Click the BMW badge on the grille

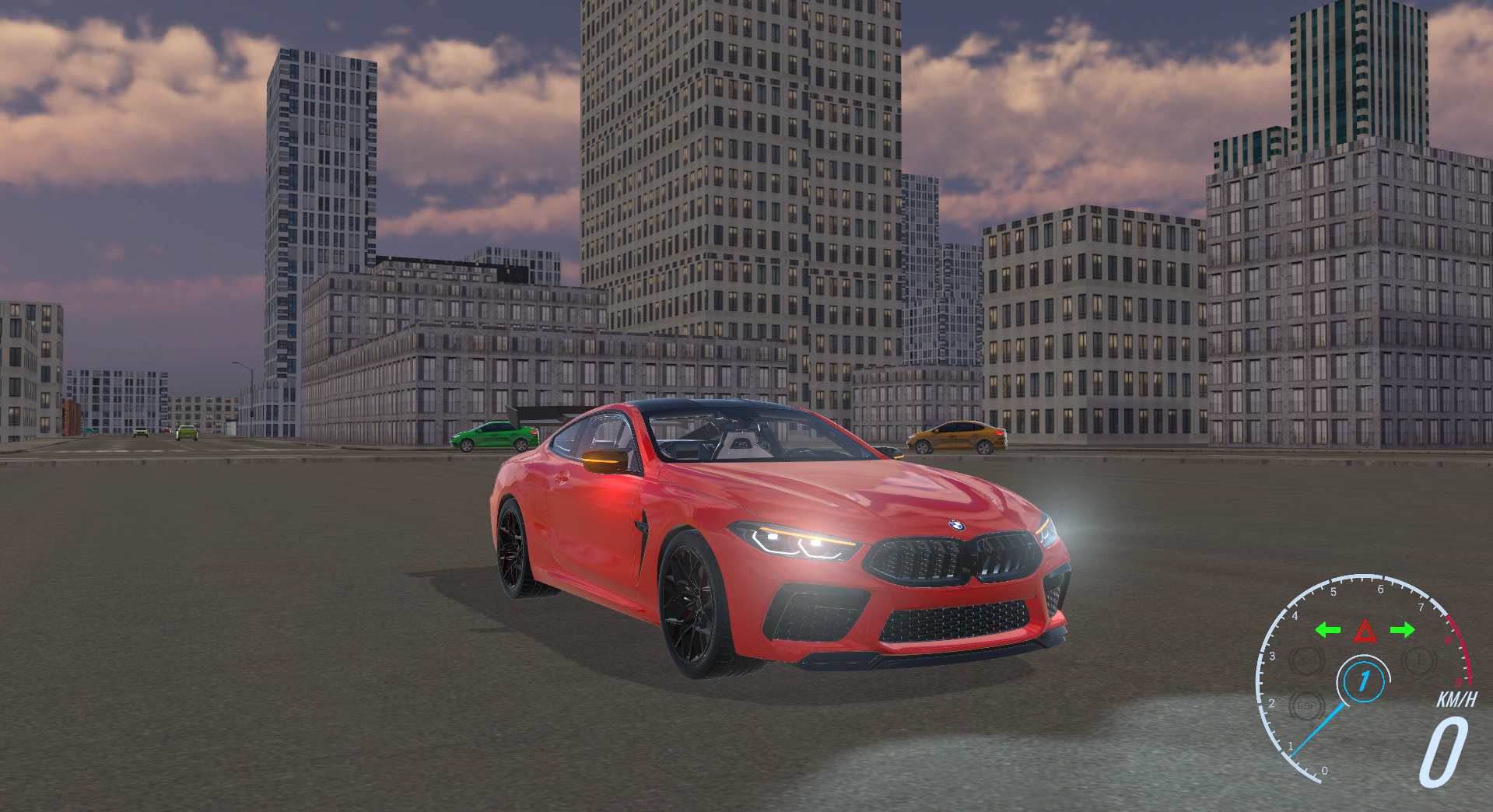click(x=959, y=527)
